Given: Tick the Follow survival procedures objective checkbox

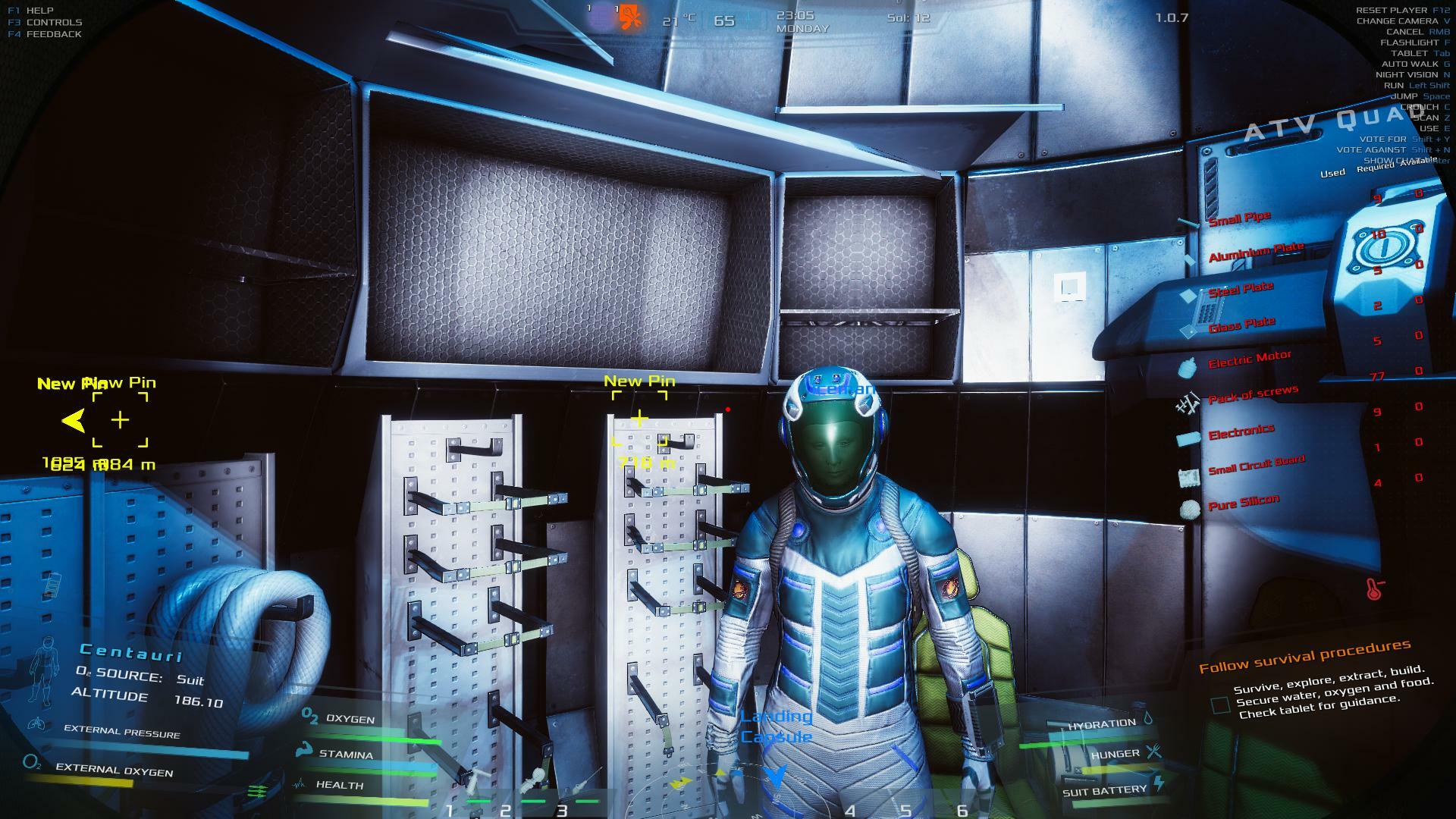Looking at the screenshot, I should coord(1220,705).
